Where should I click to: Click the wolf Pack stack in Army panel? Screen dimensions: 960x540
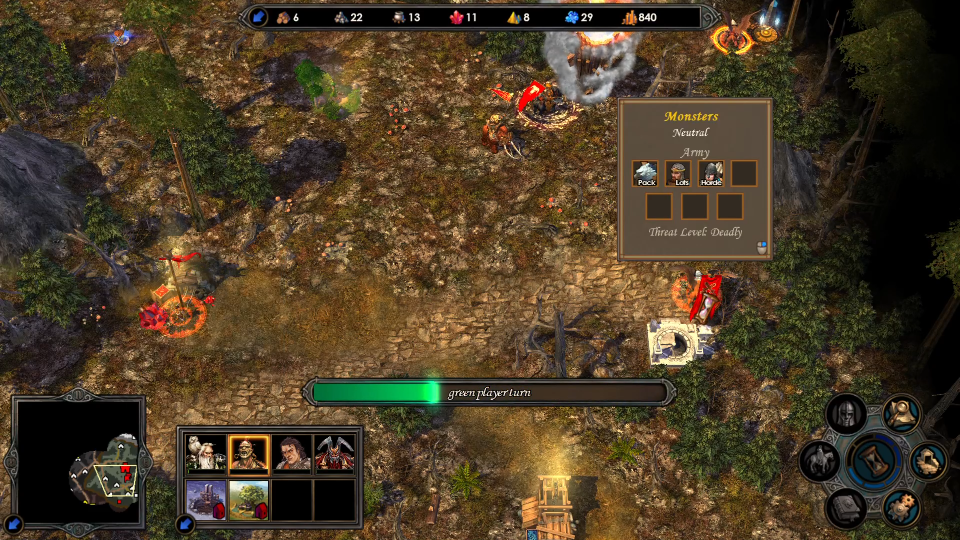(645, 173)
